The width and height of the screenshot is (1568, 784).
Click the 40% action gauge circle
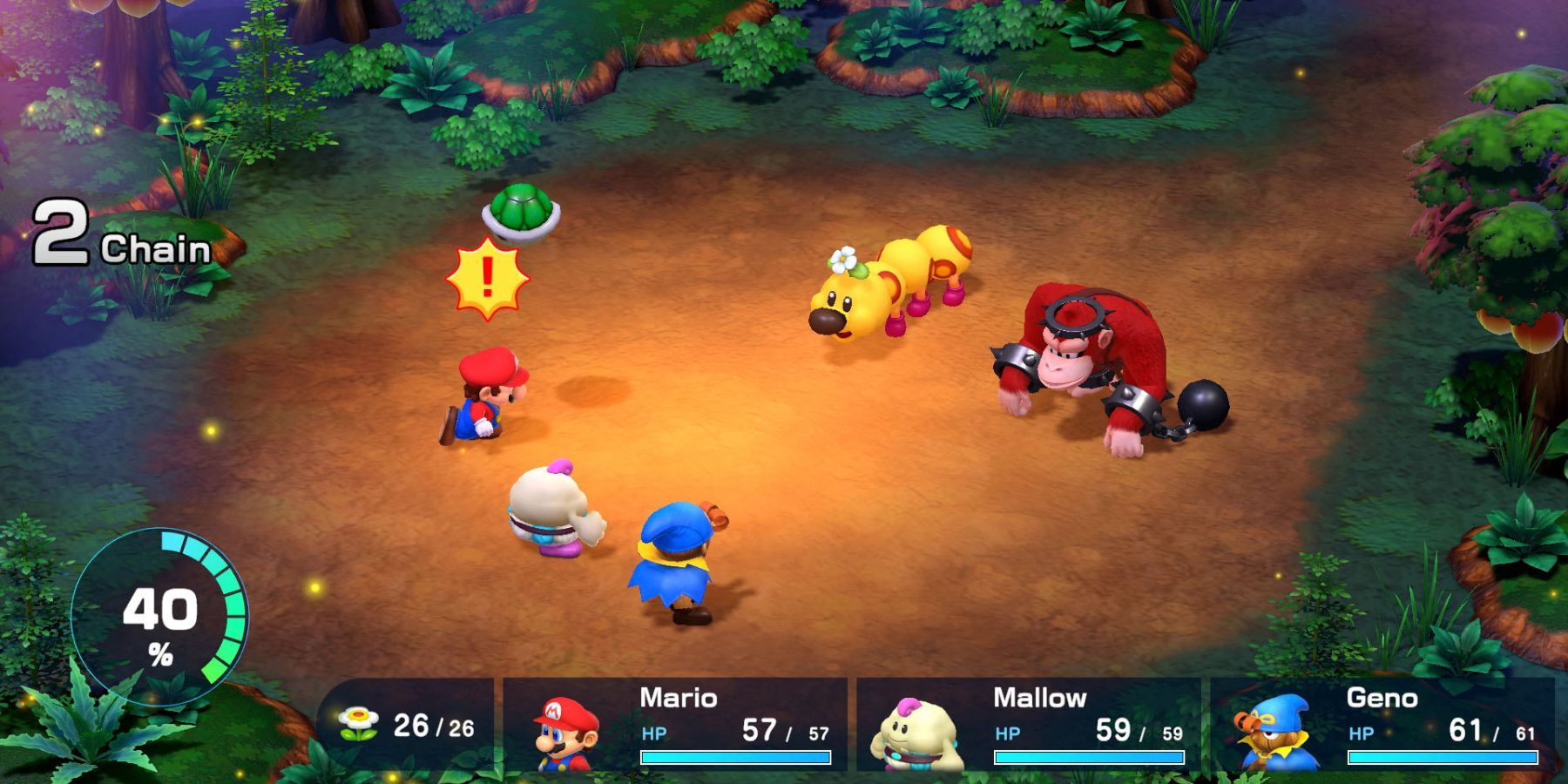(160, 618)
